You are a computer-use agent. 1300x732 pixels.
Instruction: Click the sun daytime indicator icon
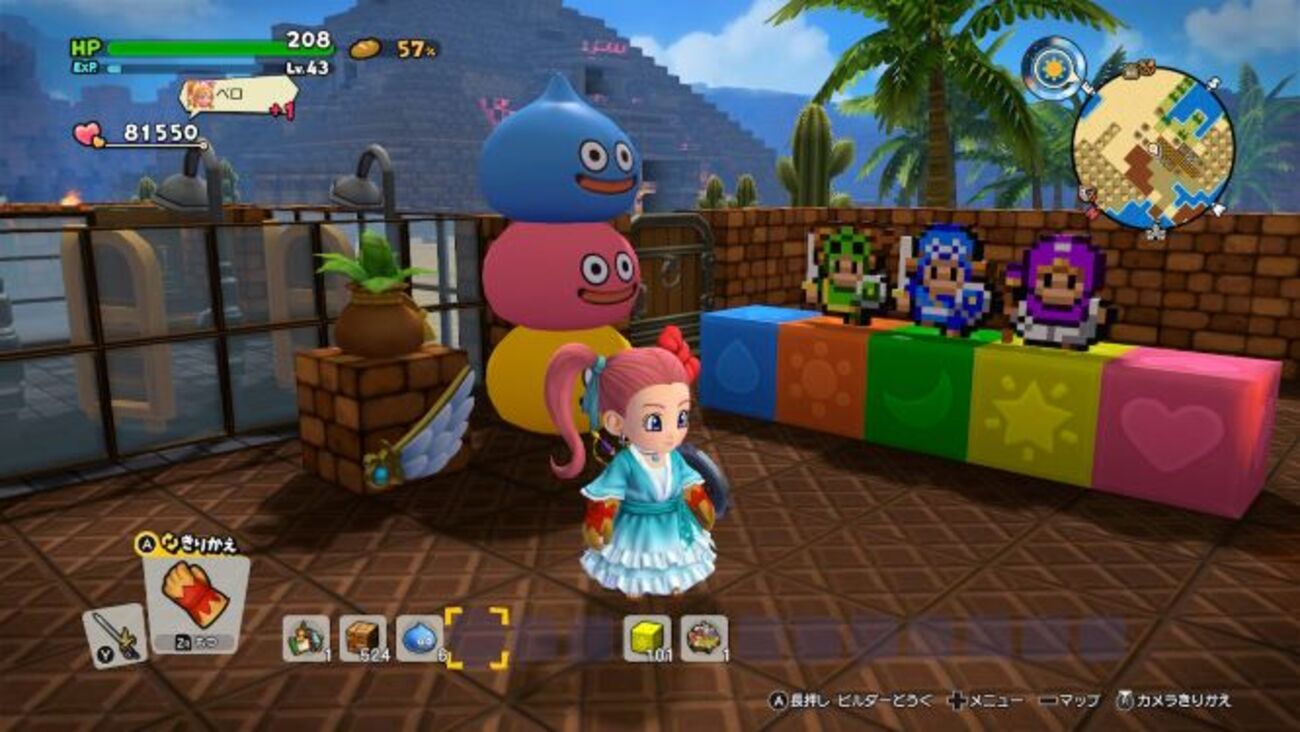[1054, 68]
